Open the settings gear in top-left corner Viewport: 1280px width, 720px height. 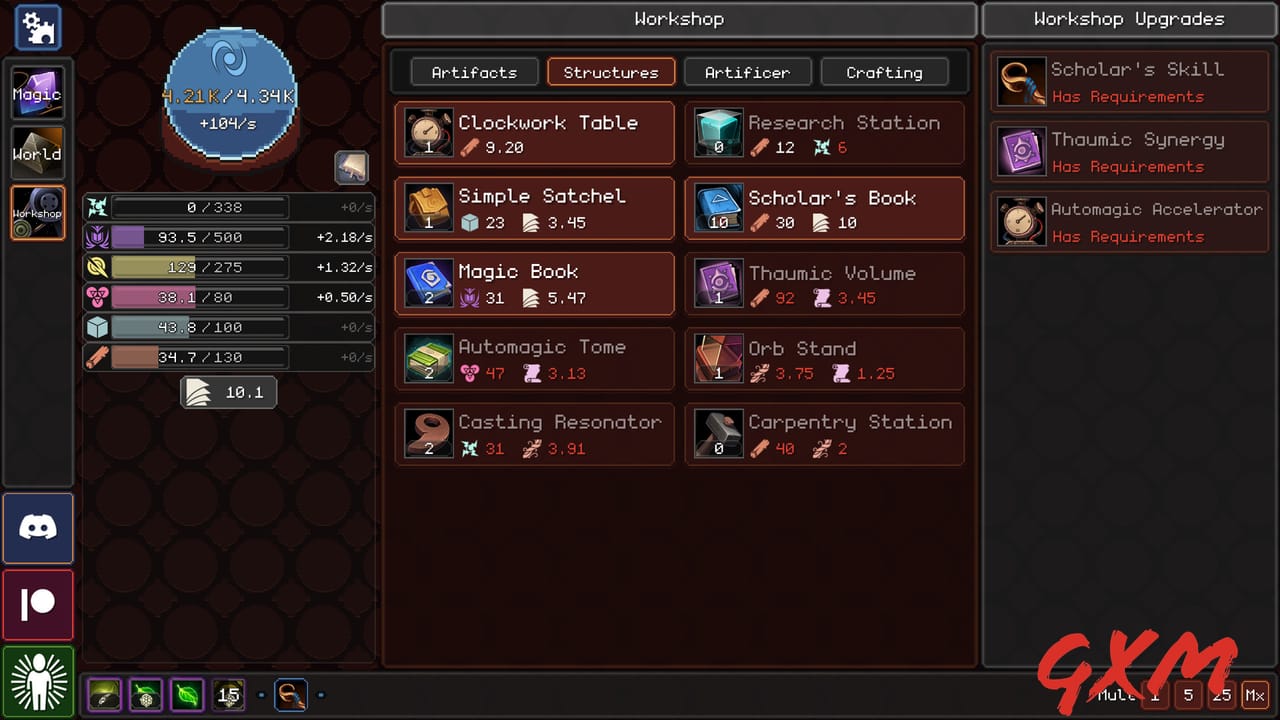pyautogui.click(x=37, y=28)
